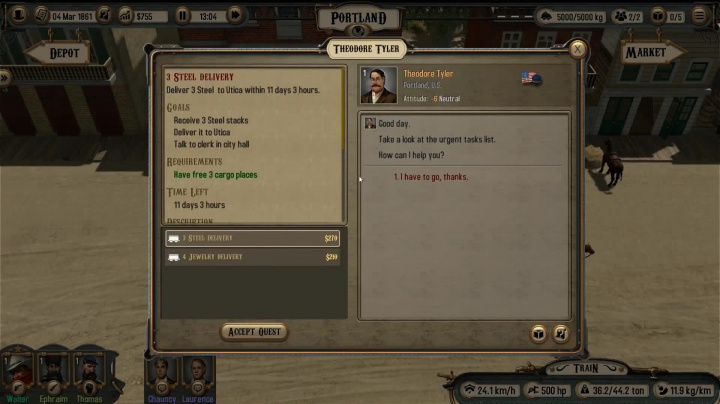Open the Portland city banner

358,19
